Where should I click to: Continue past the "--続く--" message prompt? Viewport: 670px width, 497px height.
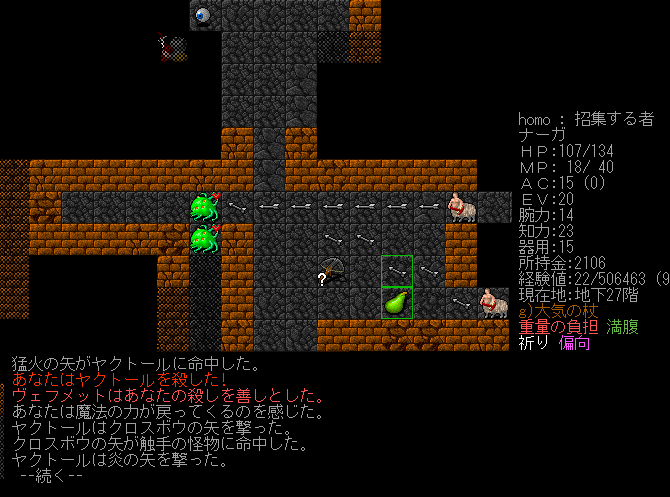click(x=50, y=476)
